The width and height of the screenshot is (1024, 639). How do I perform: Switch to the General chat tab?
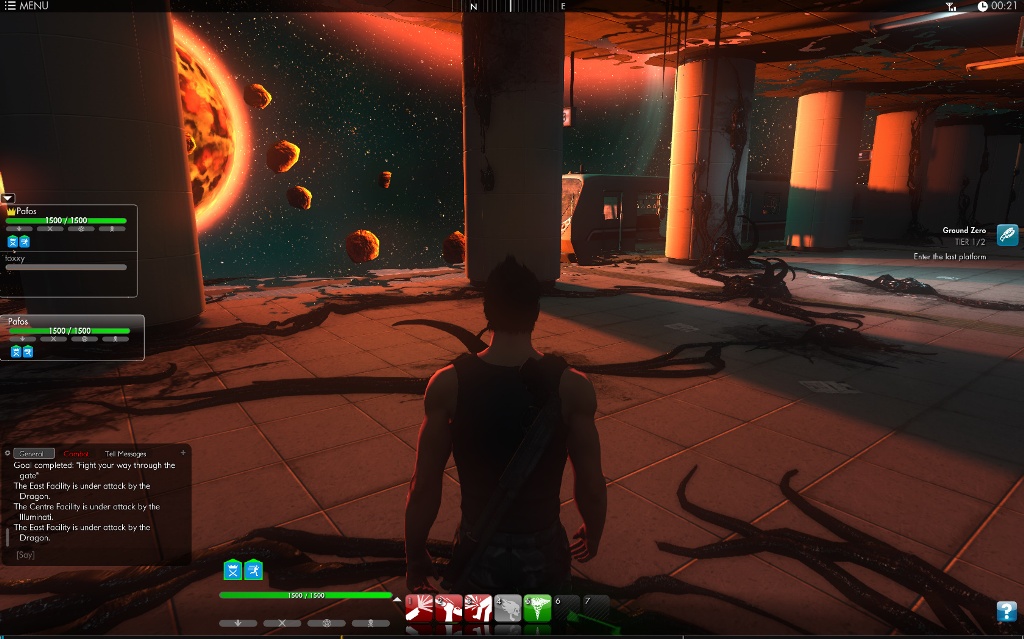coord(35,454)
